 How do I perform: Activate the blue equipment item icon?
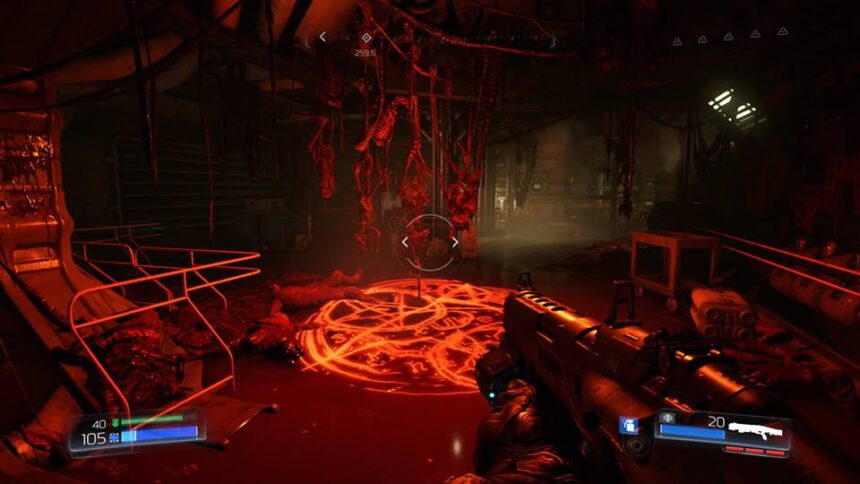pyautogui.click(x=628, y=426)
